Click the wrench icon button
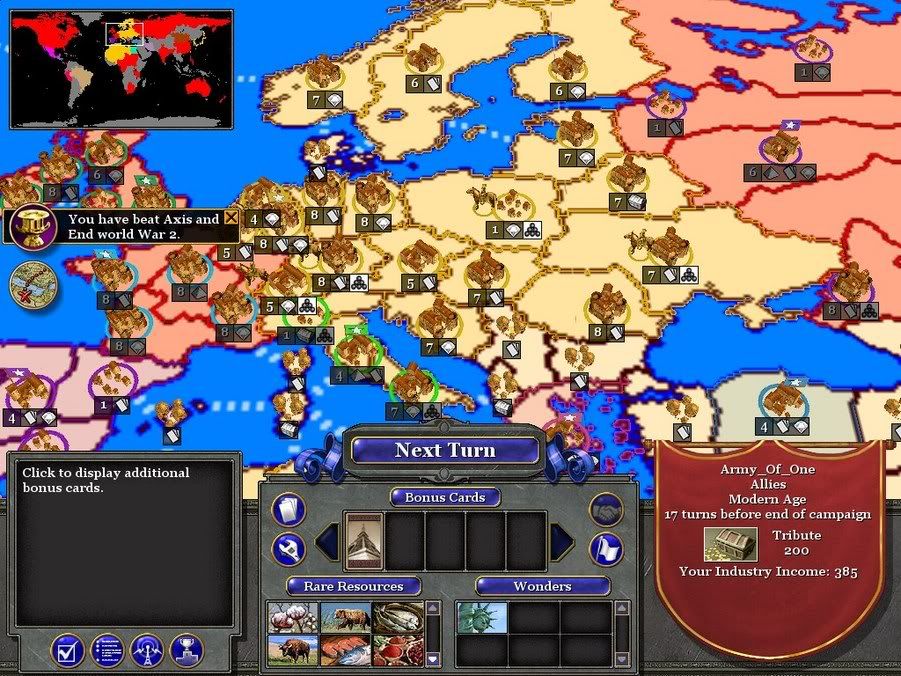The width and height of the screenshot is (901, 676). [288, 548]
